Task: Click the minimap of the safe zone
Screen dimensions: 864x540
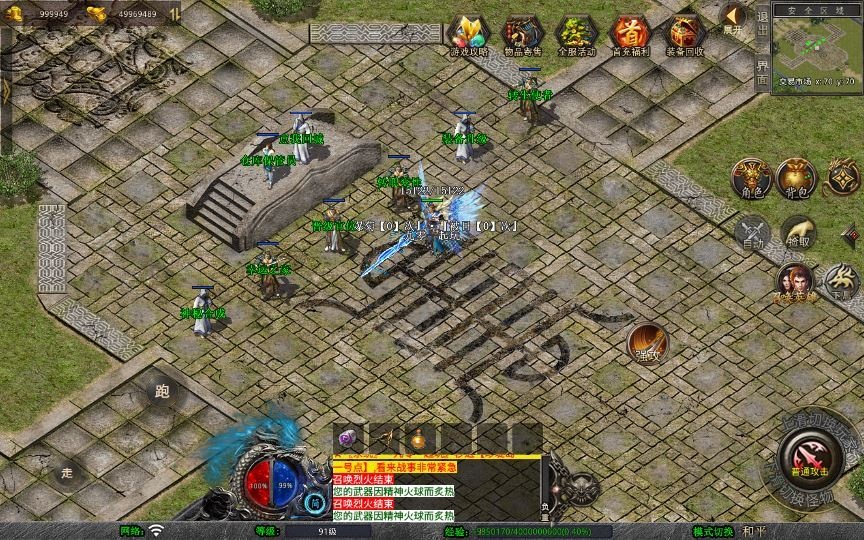Action: [x=818, y=55]
